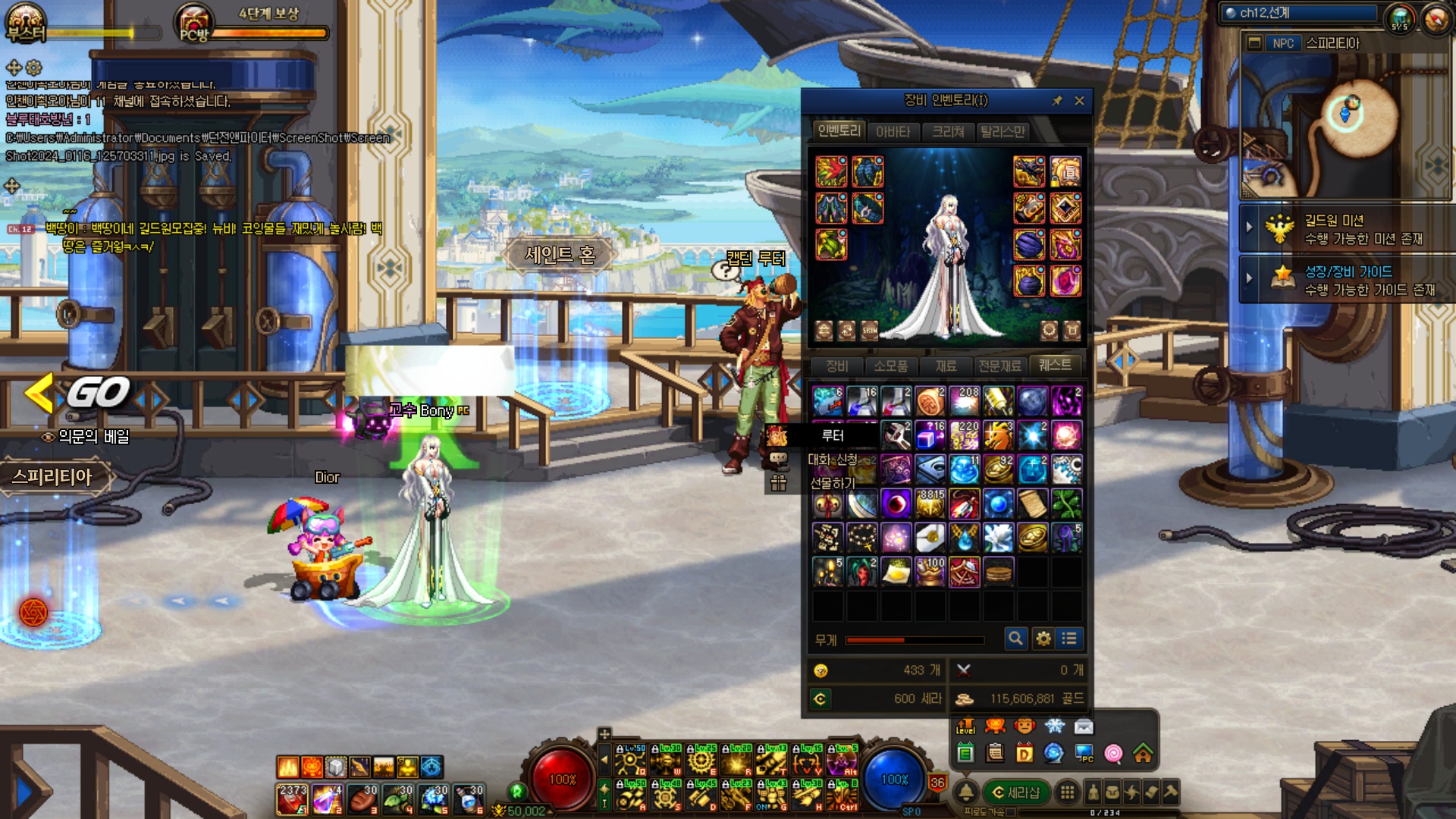The height and width of the screenshot is (819, 1456).
Task: Choose 대화 신청 from the NPC menu
Action: pyautogui.click(x=832, y=460)
